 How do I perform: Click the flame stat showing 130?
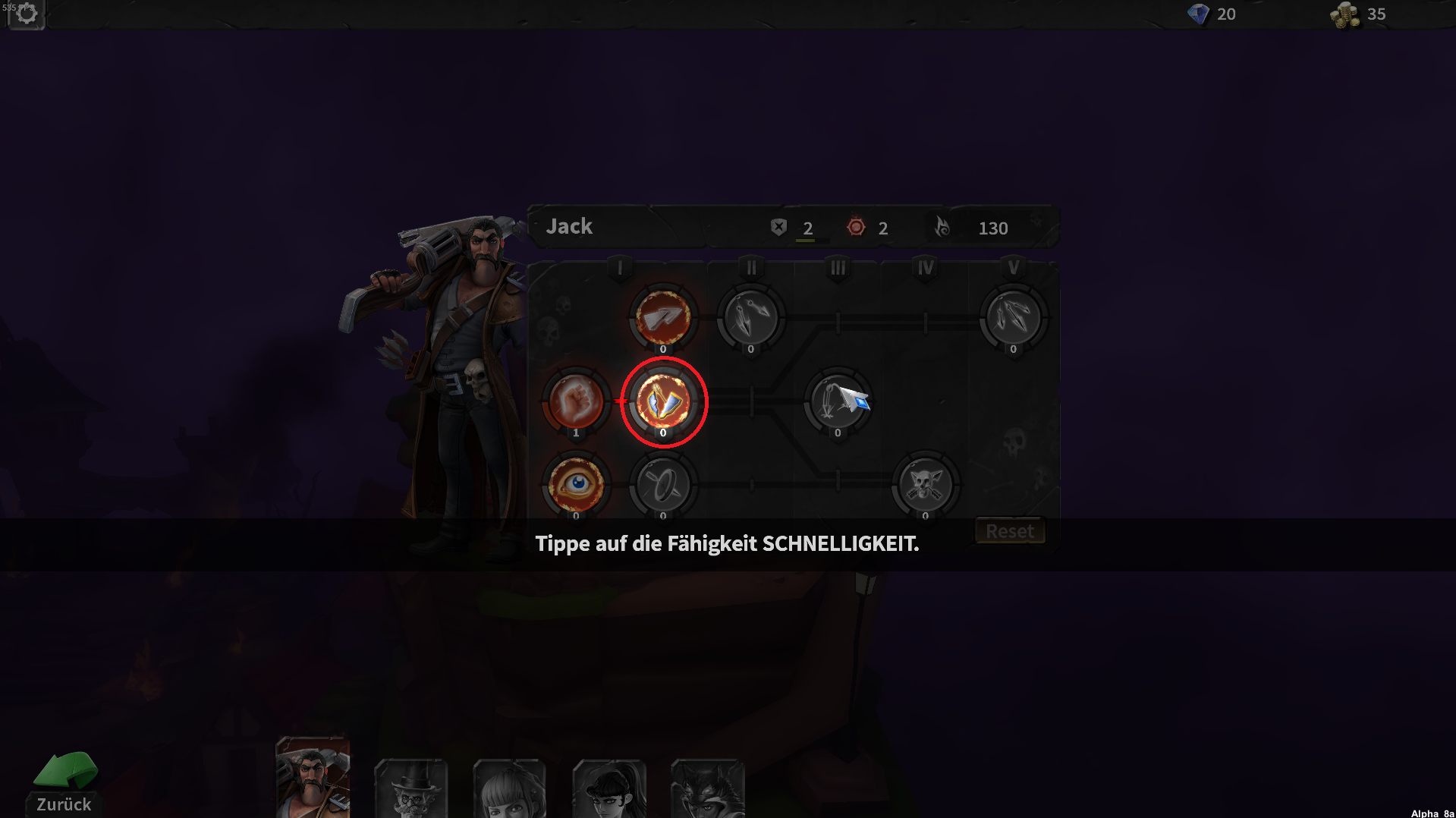[979, 228]
